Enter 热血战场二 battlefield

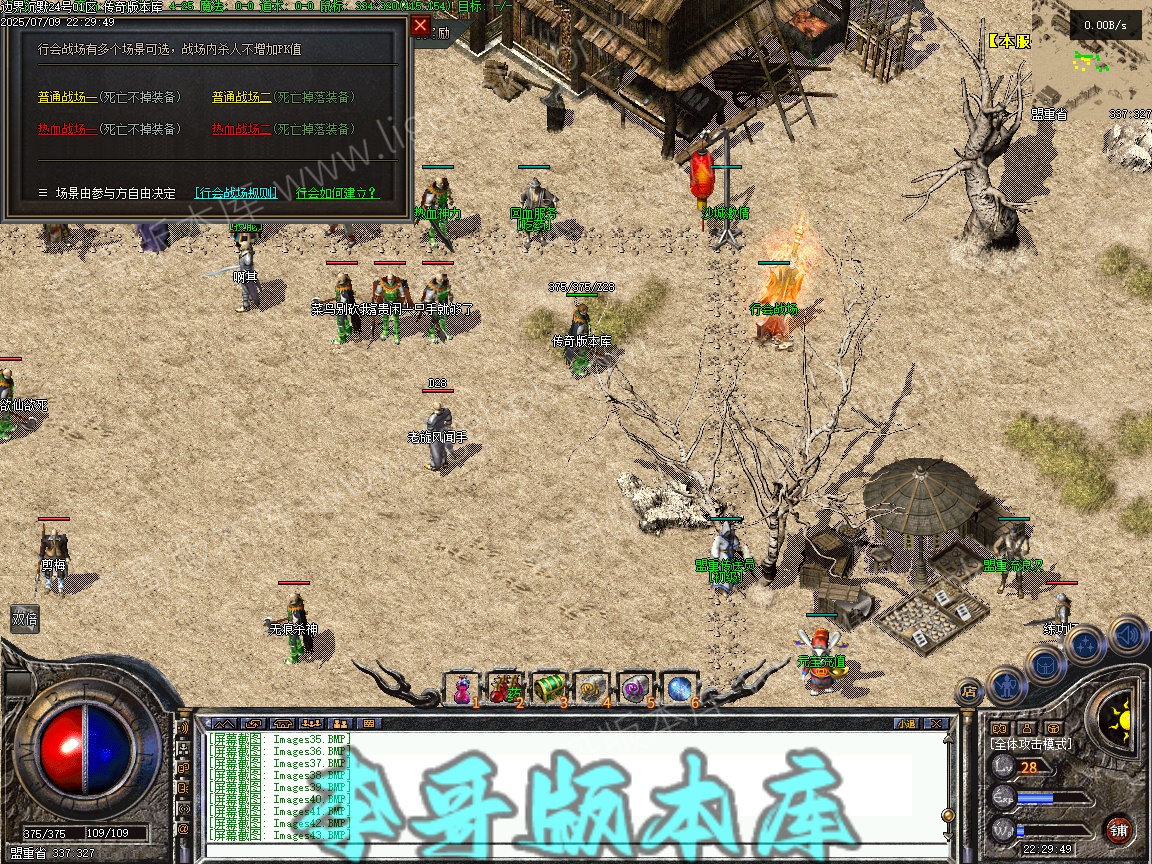click(241, 129)
